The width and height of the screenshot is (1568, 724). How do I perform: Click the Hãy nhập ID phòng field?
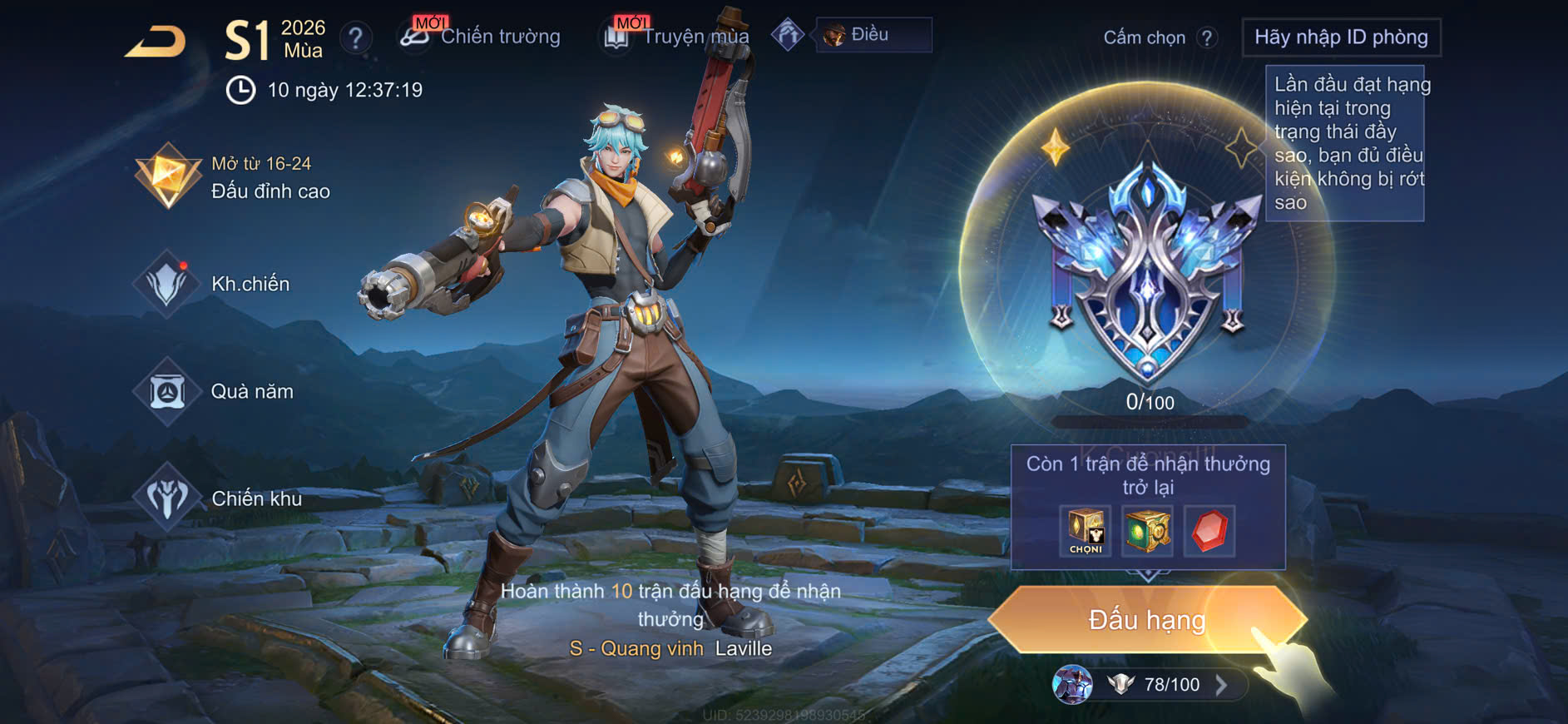(x=1341, y=37)
